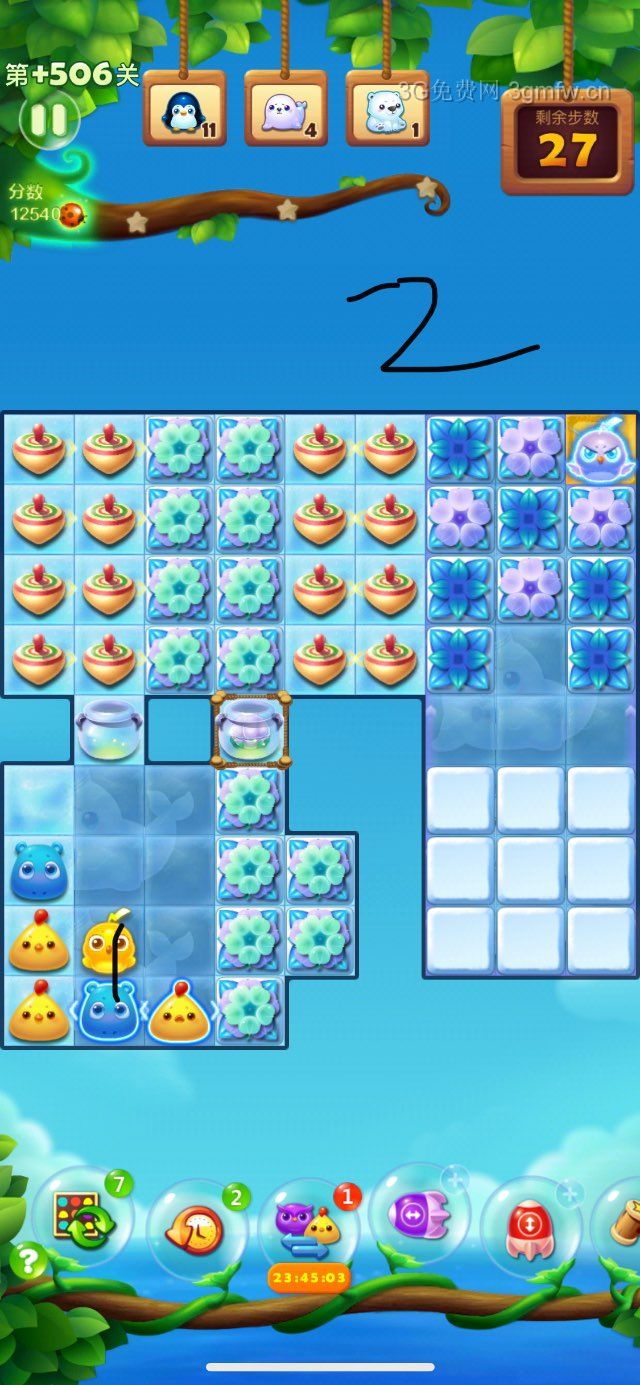This screenshot has height=1385, width=640.
Task: Pause the game with the green bubble
Action: tap(47, 120)
